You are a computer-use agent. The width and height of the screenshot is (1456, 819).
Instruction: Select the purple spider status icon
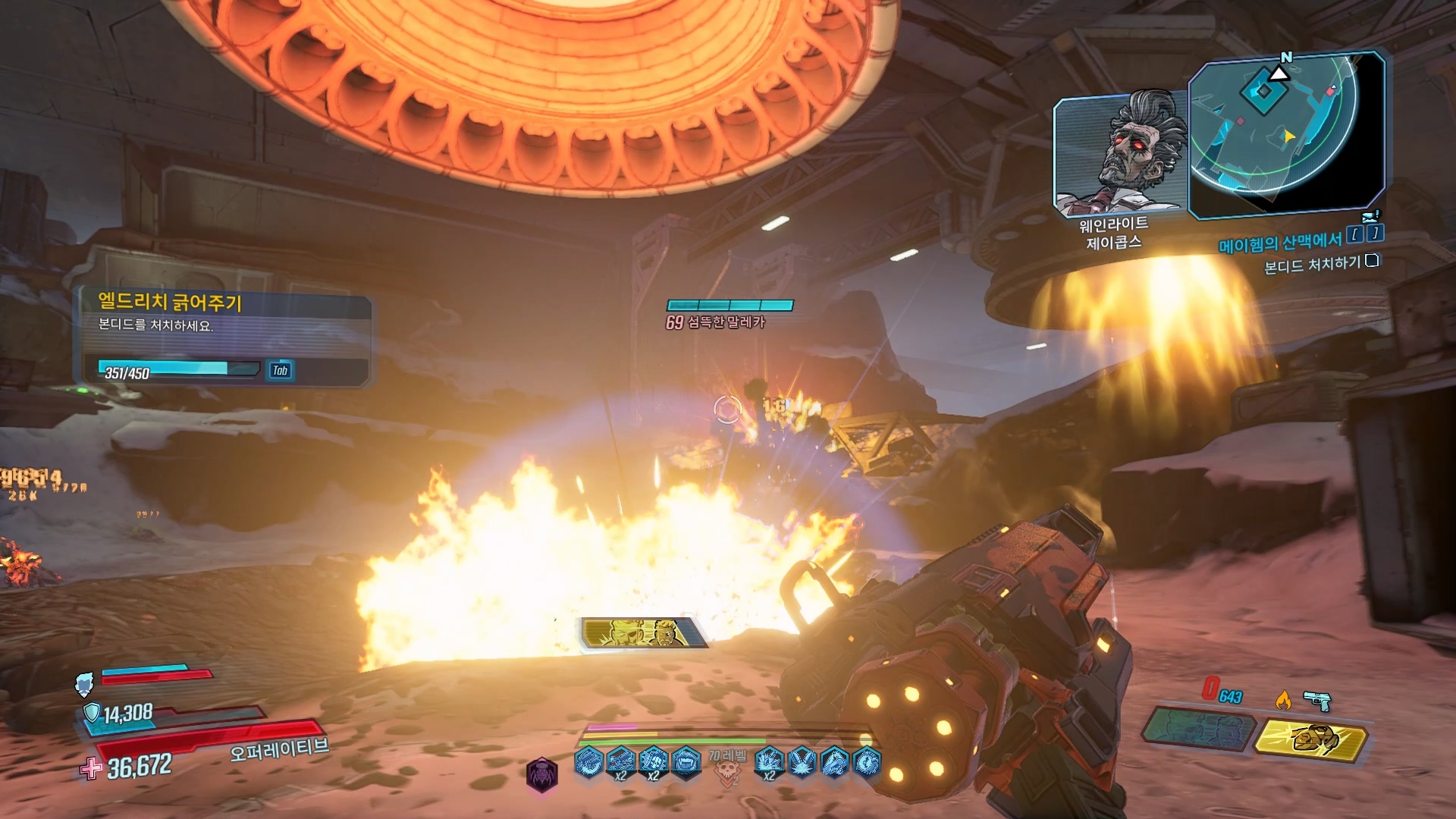point(542,774)
